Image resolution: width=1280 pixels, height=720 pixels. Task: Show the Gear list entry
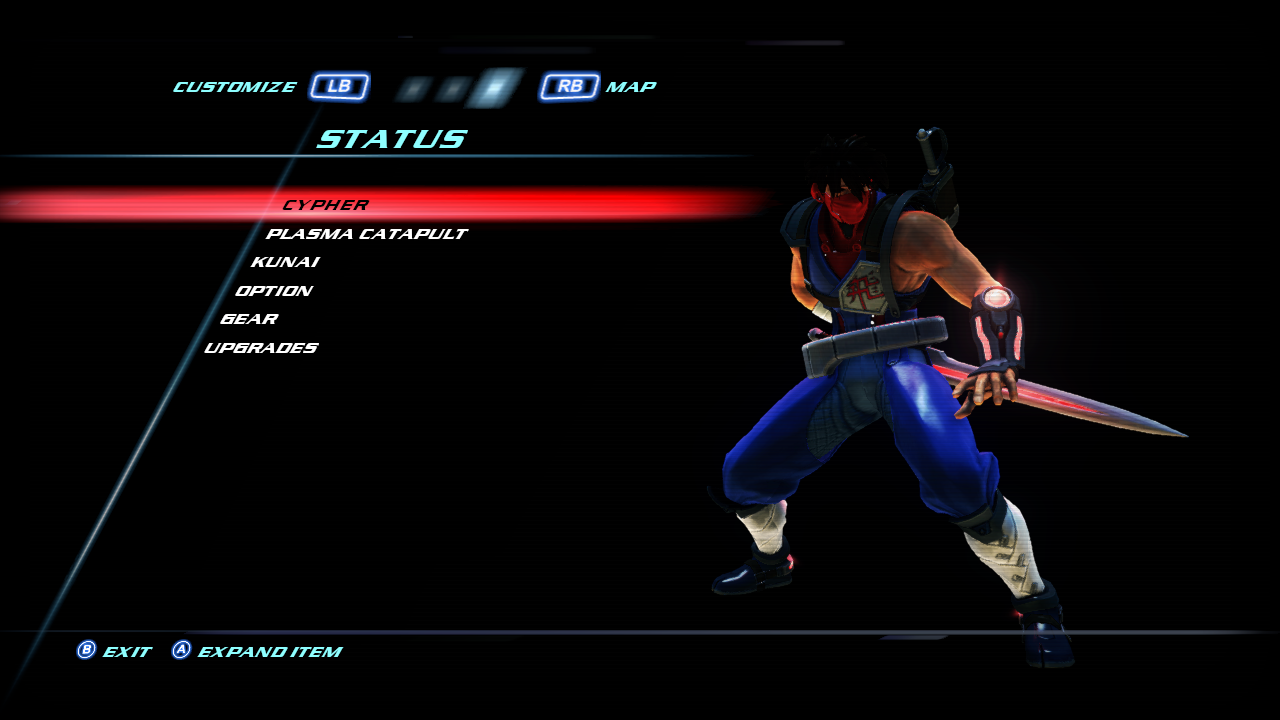pos(249,319)
